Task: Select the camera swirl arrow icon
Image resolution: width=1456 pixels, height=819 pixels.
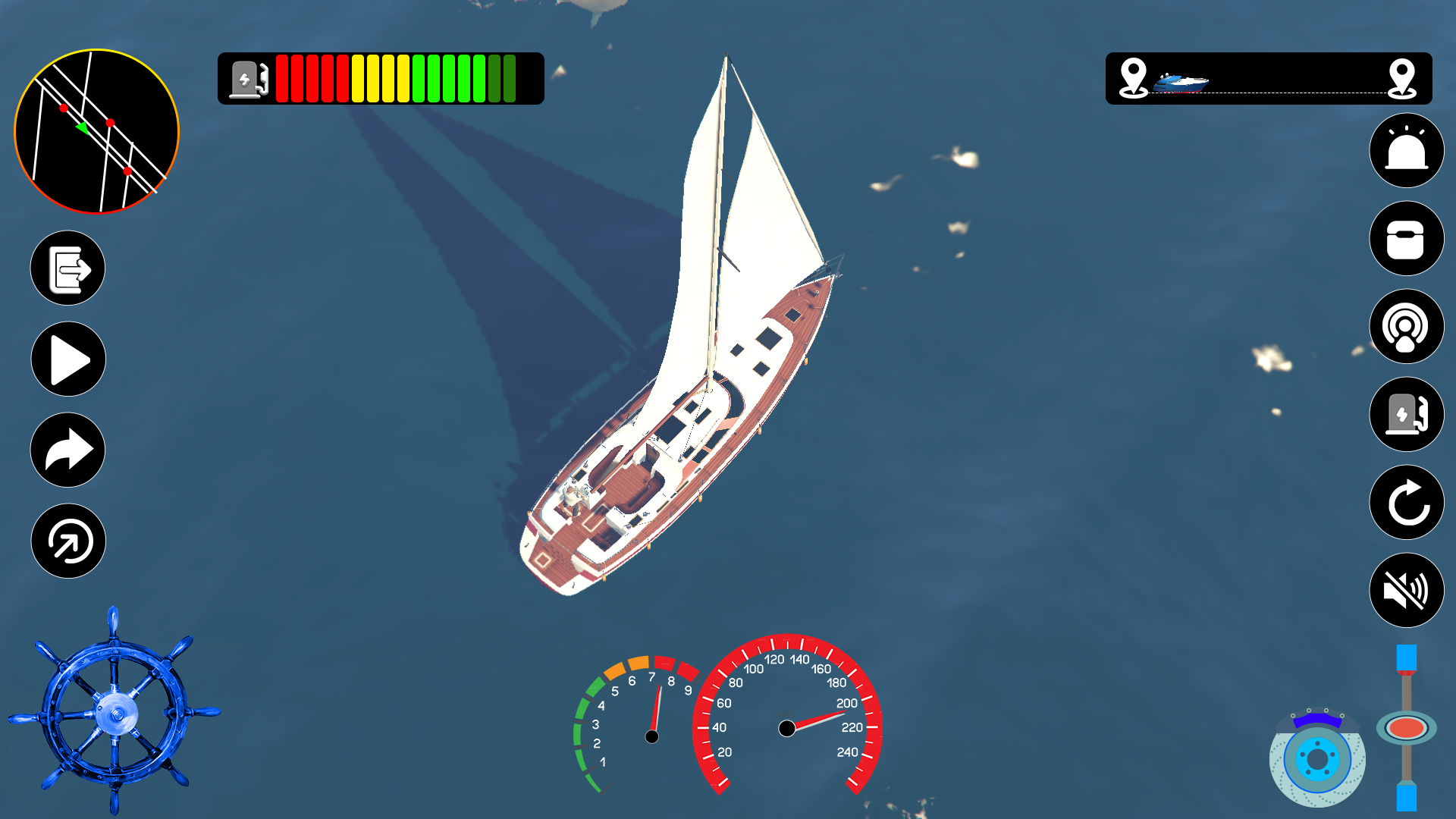Action: (x=67, y=541)
